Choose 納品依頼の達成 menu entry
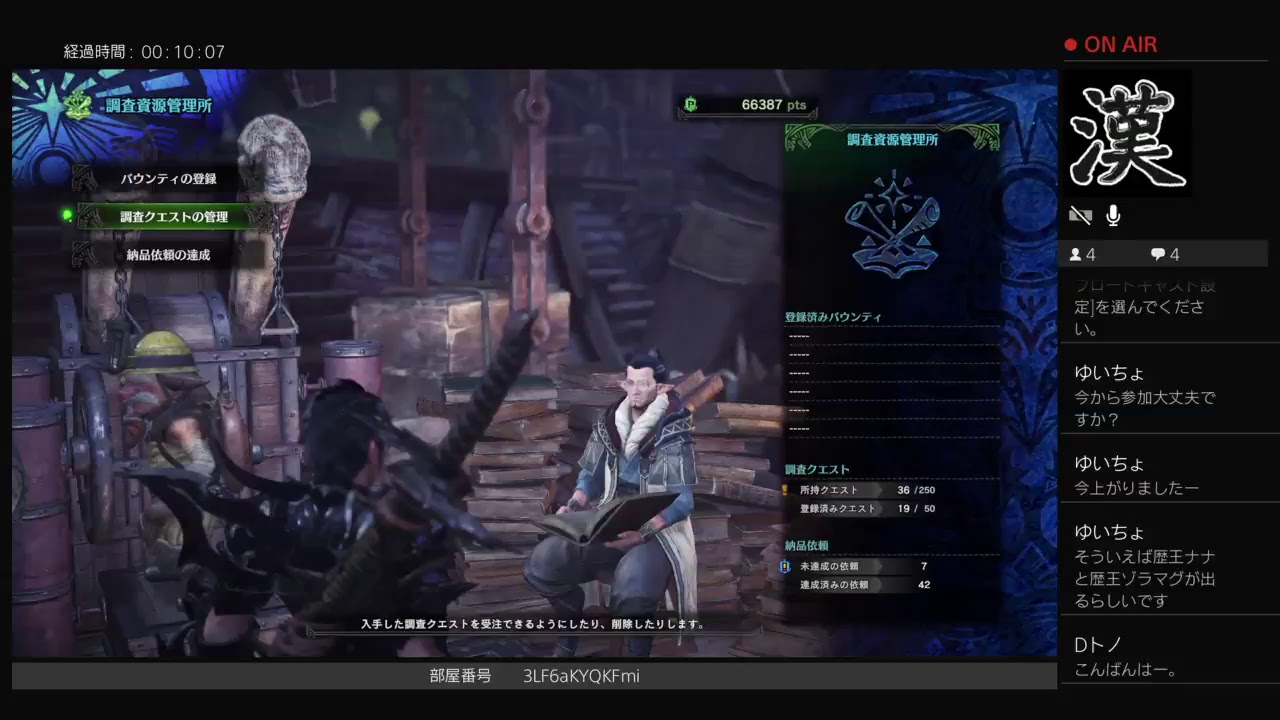The width and height of the screenshot is (1280, 720). coord(168,255)
